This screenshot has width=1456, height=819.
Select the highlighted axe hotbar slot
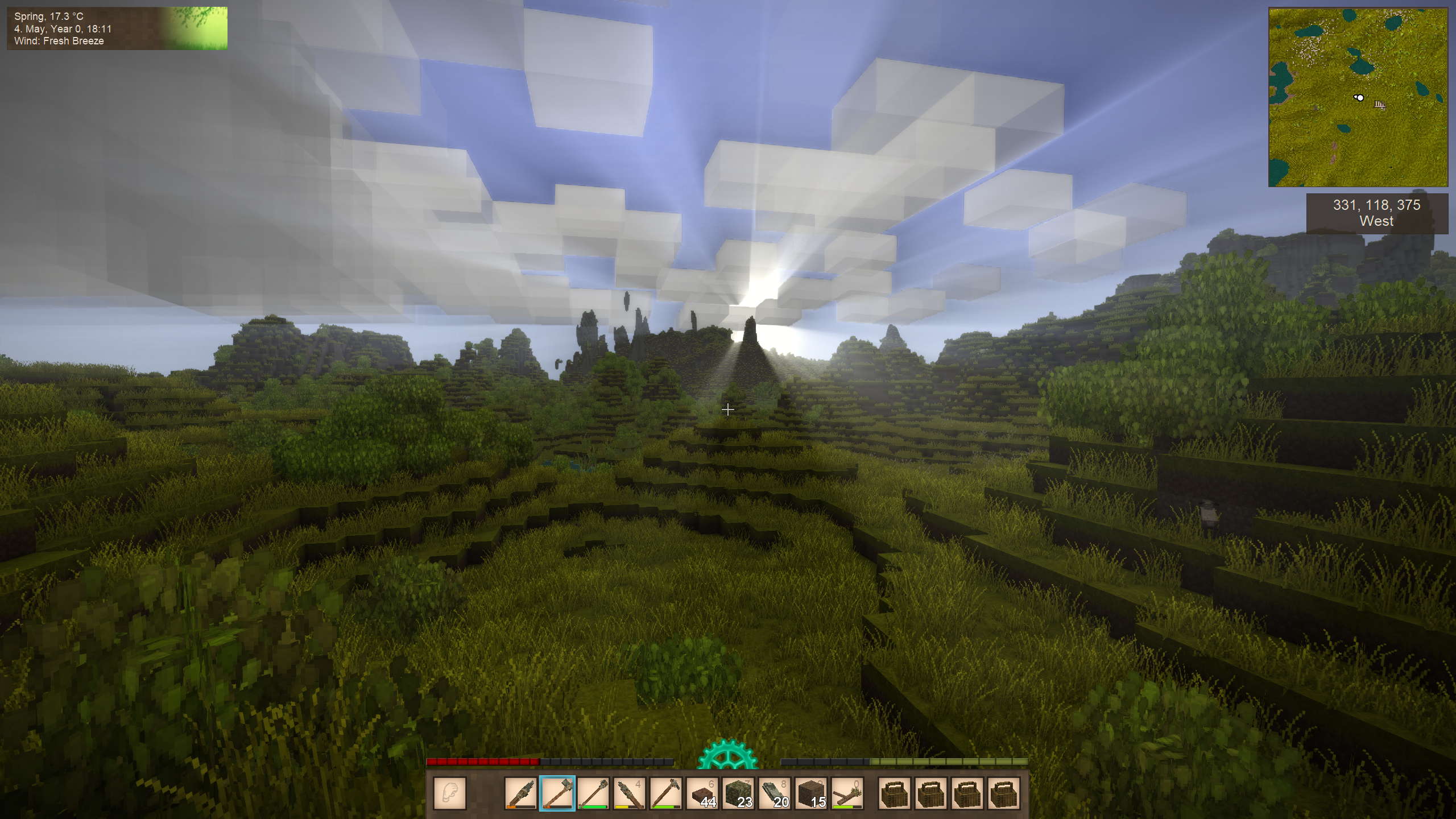click(557, 793)
